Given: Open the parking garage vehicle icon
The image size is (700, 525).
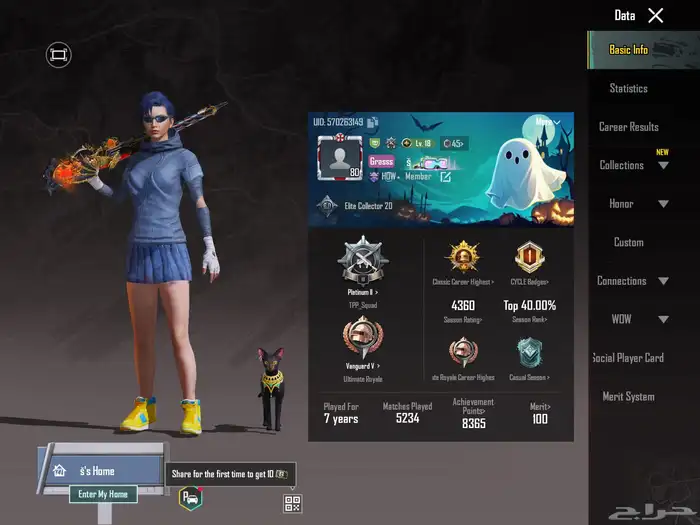Looking at the screenshot, I should point(189,497).
